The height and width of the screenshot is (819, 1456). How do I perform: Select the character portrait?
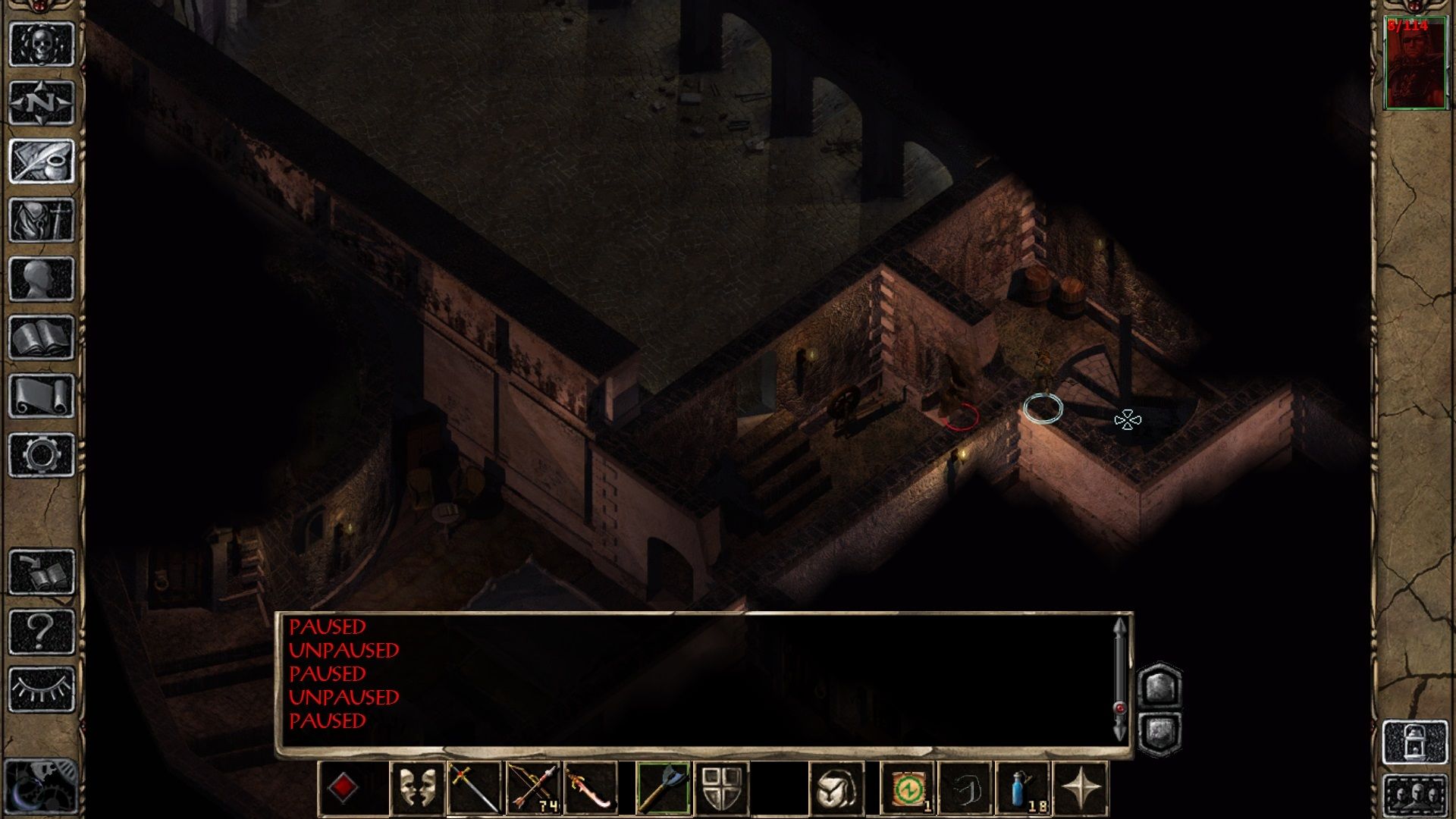(x=1415, y=64)
